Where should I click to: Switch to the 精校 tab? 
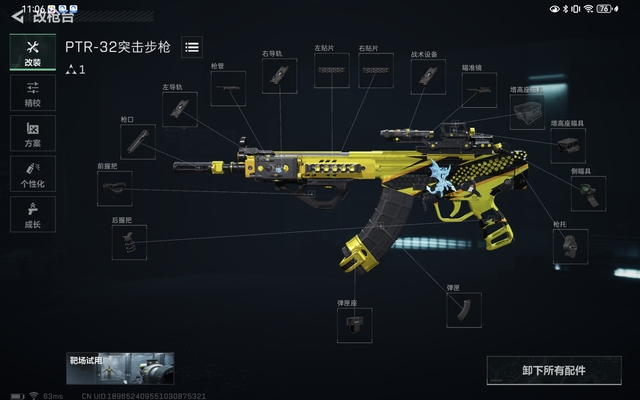pyautogui.click(x=32, y=94)
